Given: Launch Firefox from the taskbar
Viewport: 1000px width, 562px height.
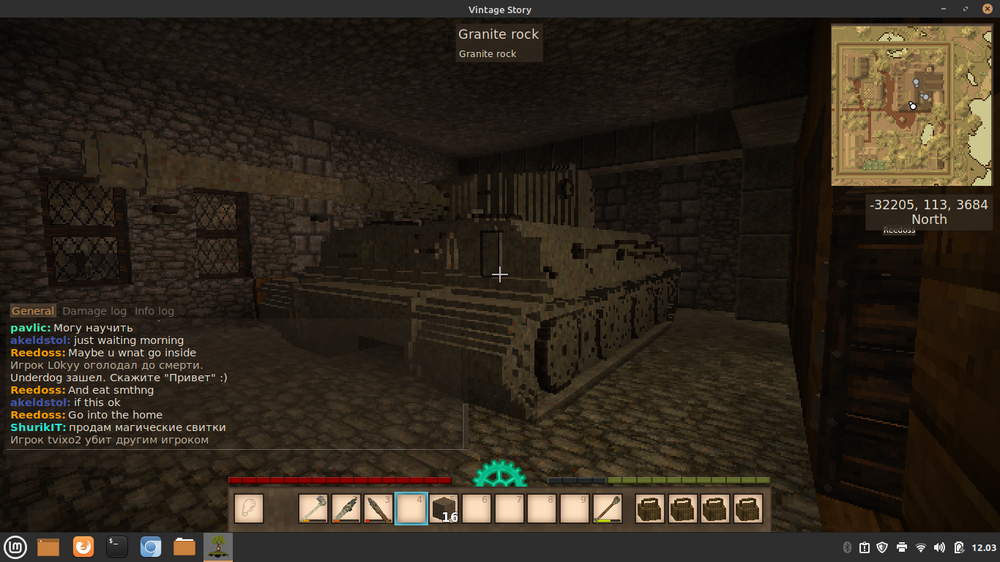Looking at the screenshot, I should click(84, 547).
